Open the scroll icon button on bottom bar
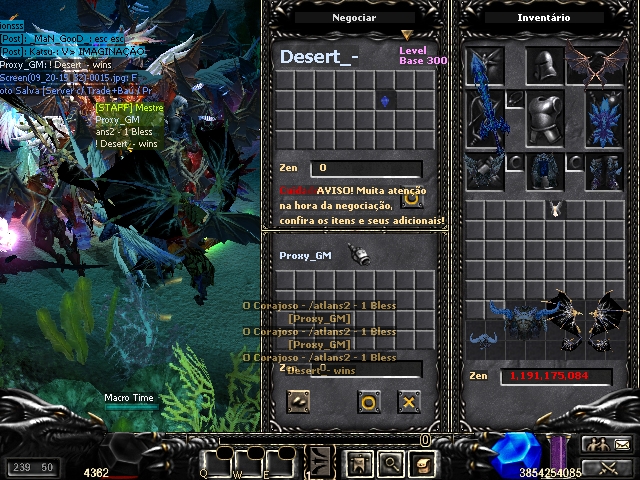 (x=423, y=463)
